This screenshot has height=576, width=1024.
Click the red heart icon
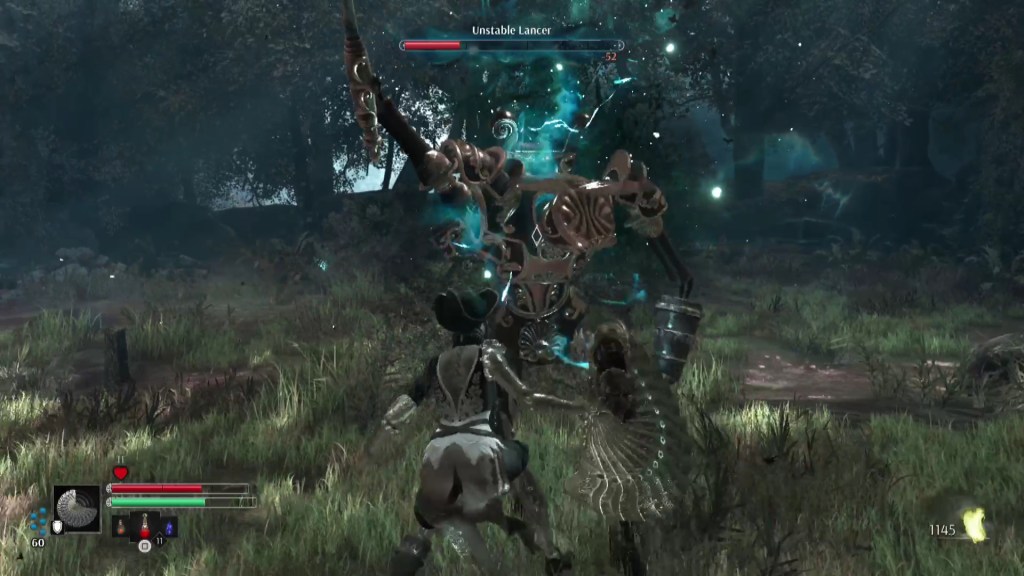[x=120, y=473]
